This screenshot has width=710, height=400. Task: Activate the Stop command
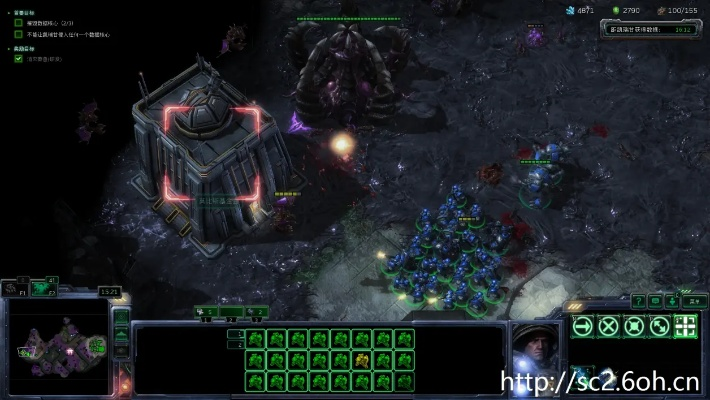click(608, 326)
